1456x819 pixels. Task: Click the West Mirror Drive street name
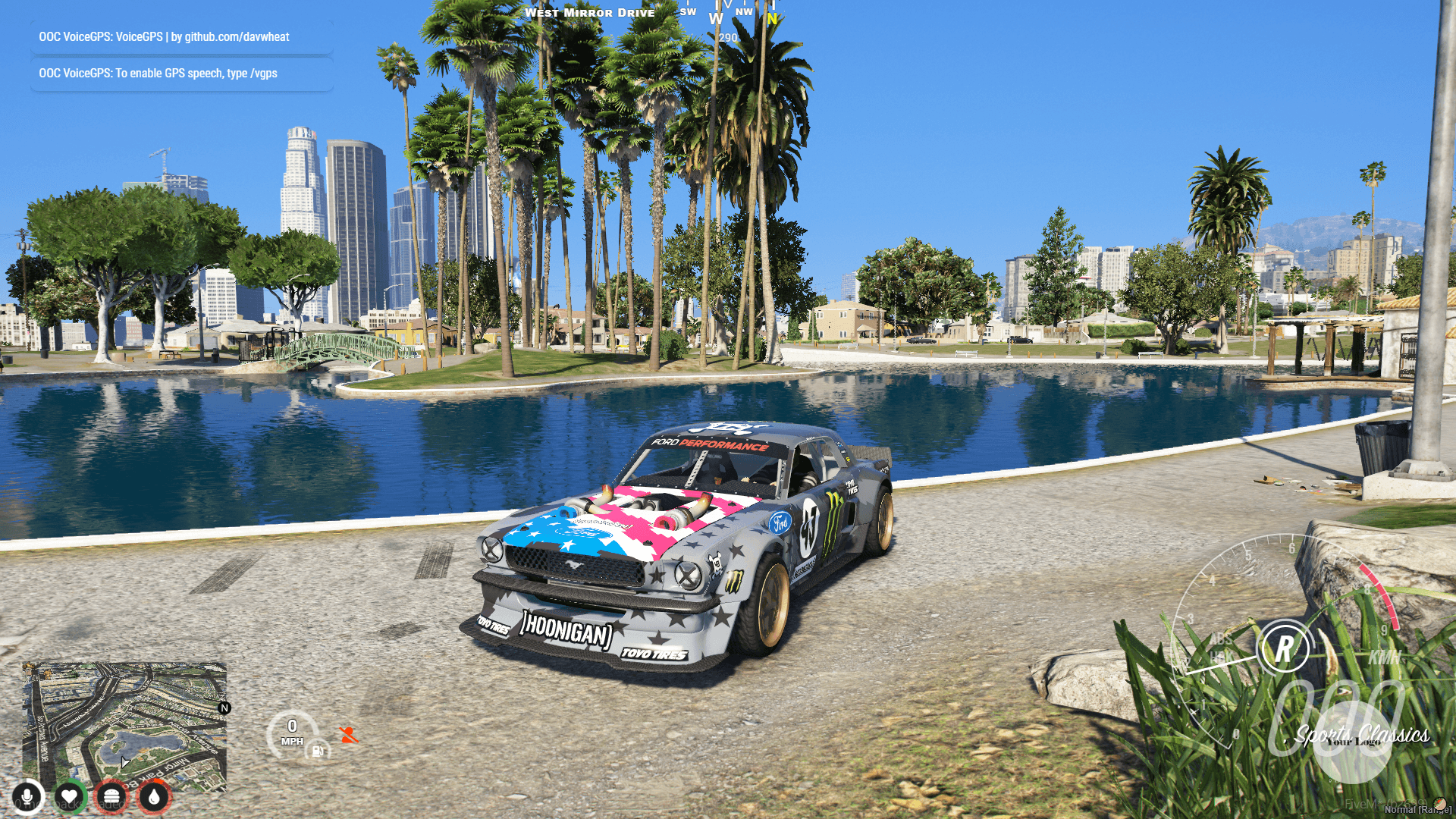[x=591, y=12]
